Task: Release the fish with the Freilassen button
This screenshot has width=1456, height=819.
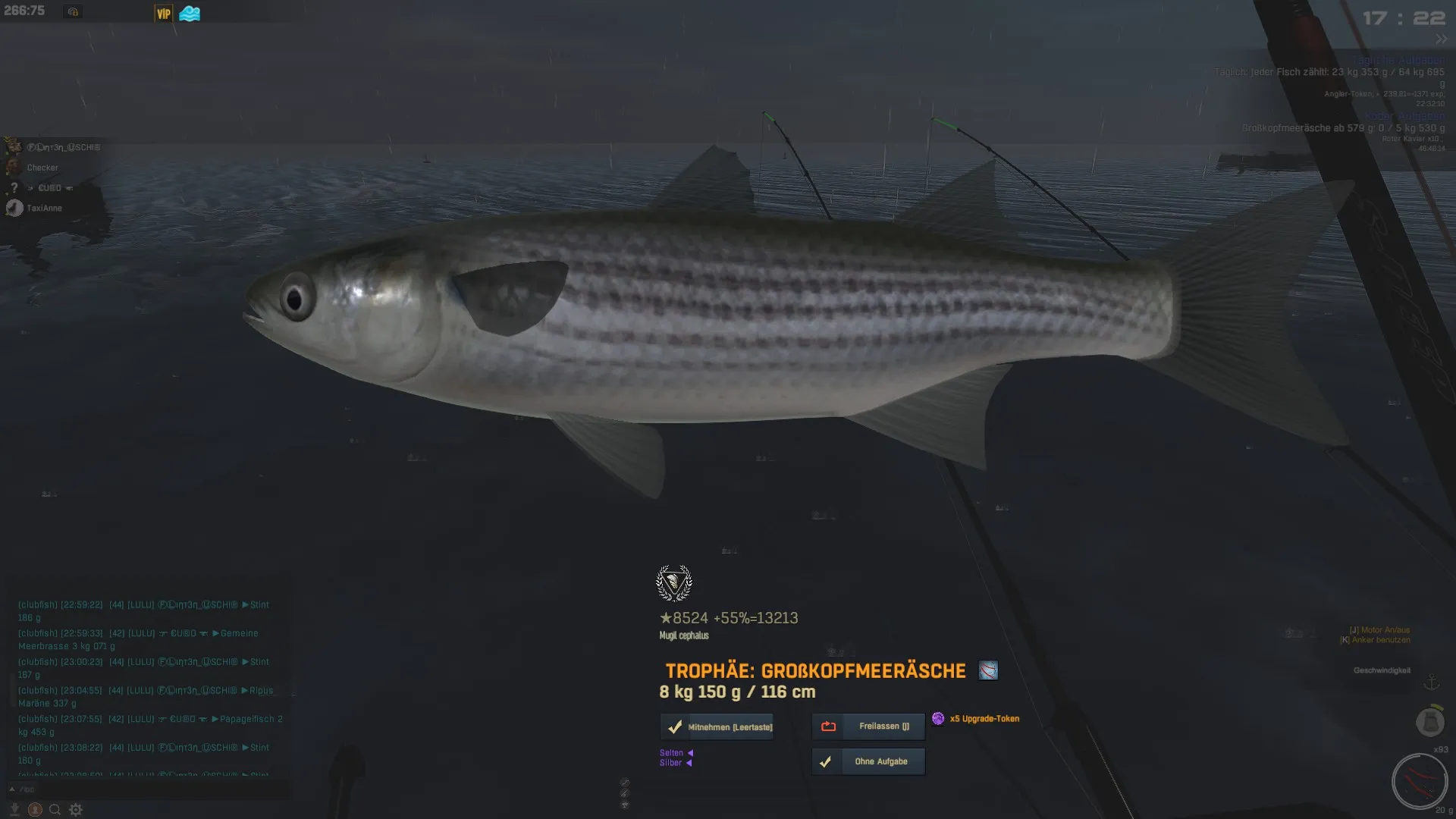Action: 868,726
